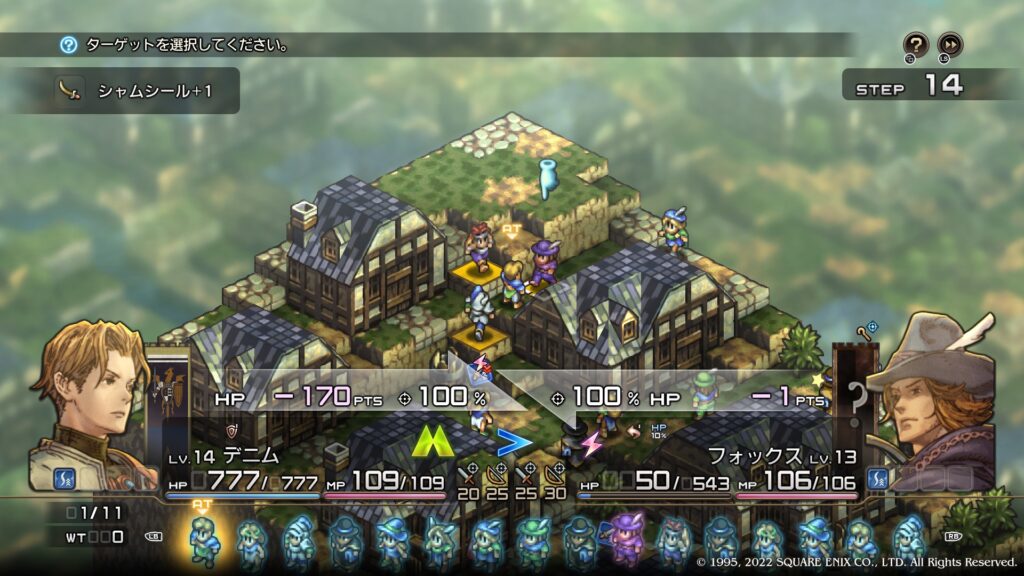Target the red-haired unit on the yellow tile
Image resolution: width=1024 pixels, height=576 pixels.
pyautogui.click(x=481, y=247)
